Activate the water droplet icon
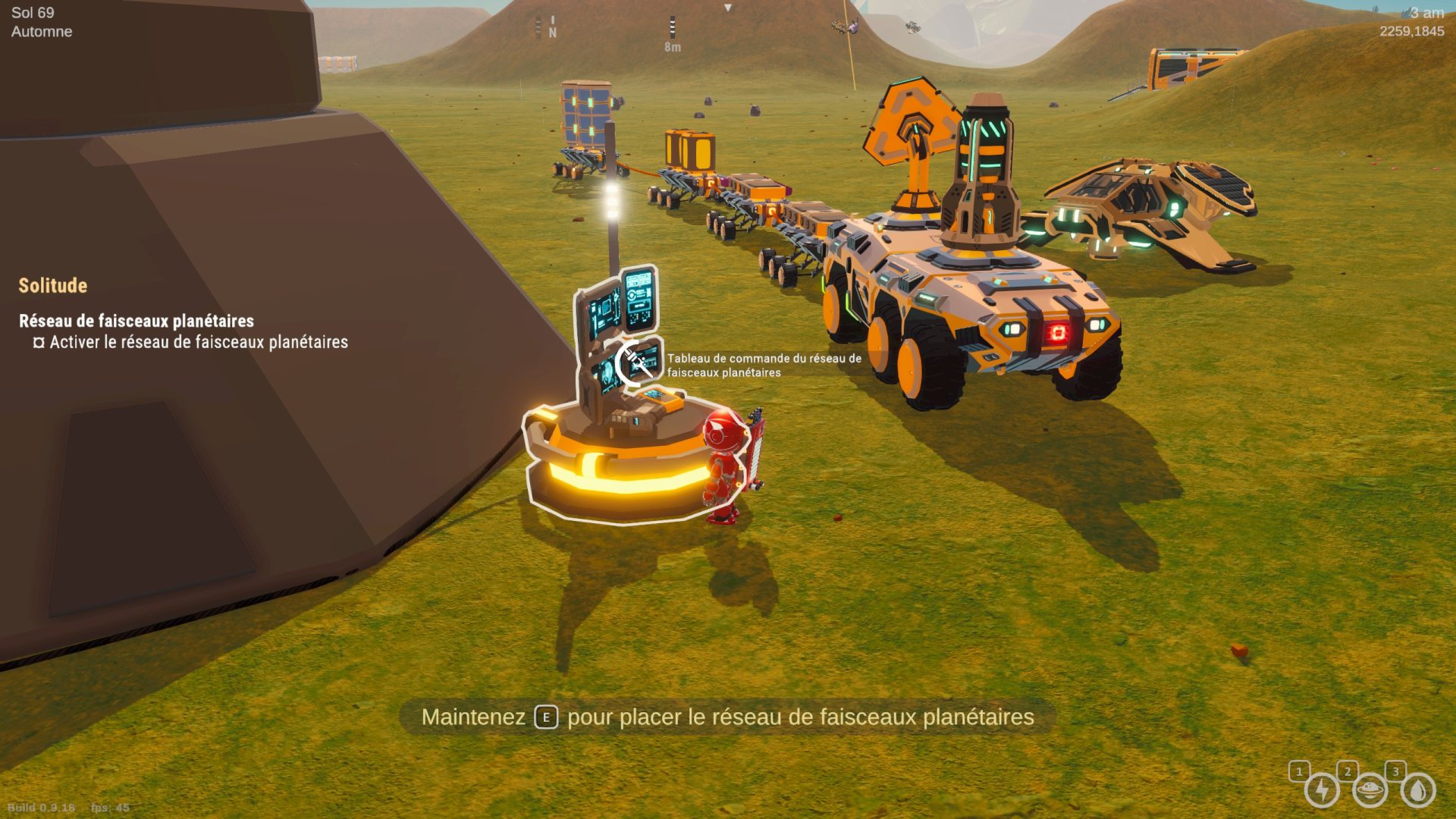1456x819 pixels. click(1417, 790)
